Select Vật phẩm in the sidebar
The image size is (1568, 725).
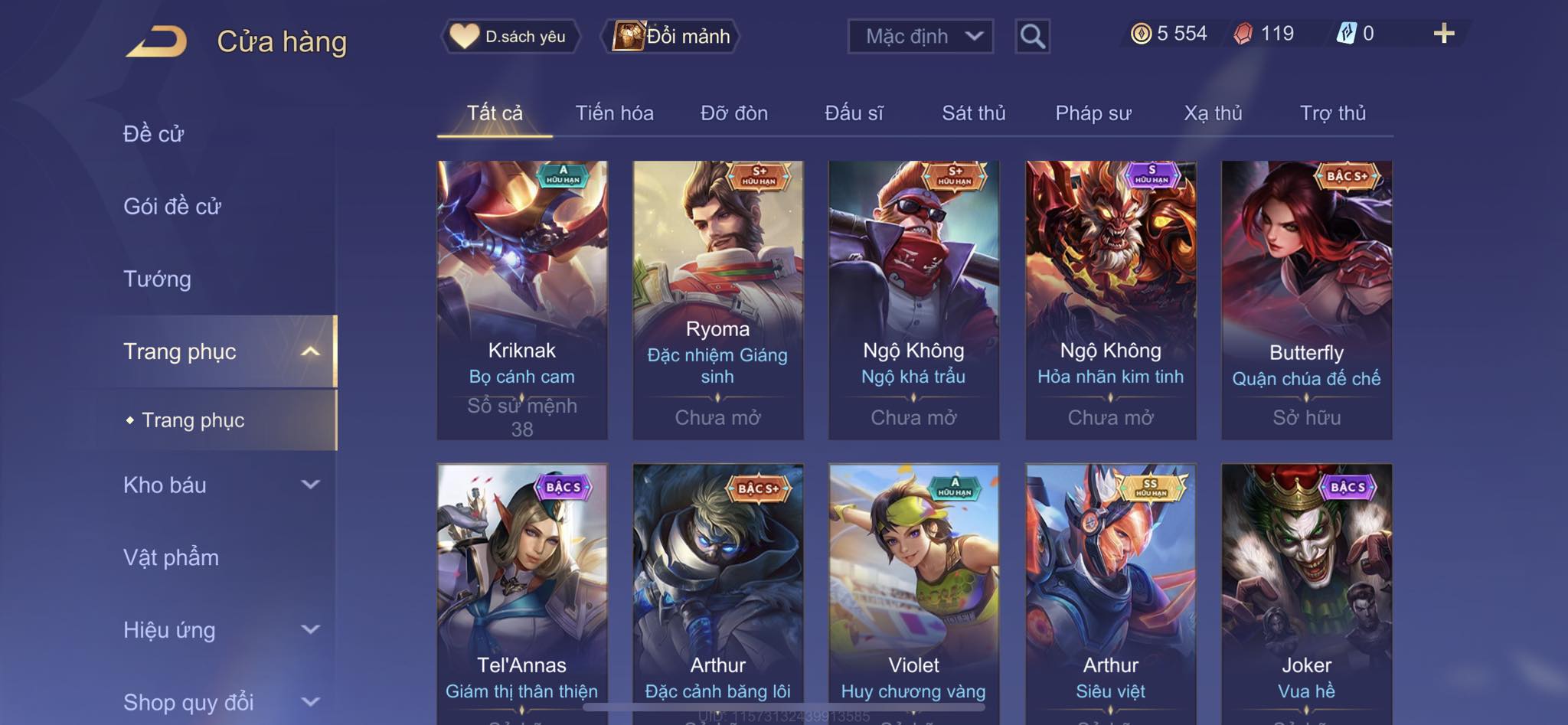click(171, 557)
